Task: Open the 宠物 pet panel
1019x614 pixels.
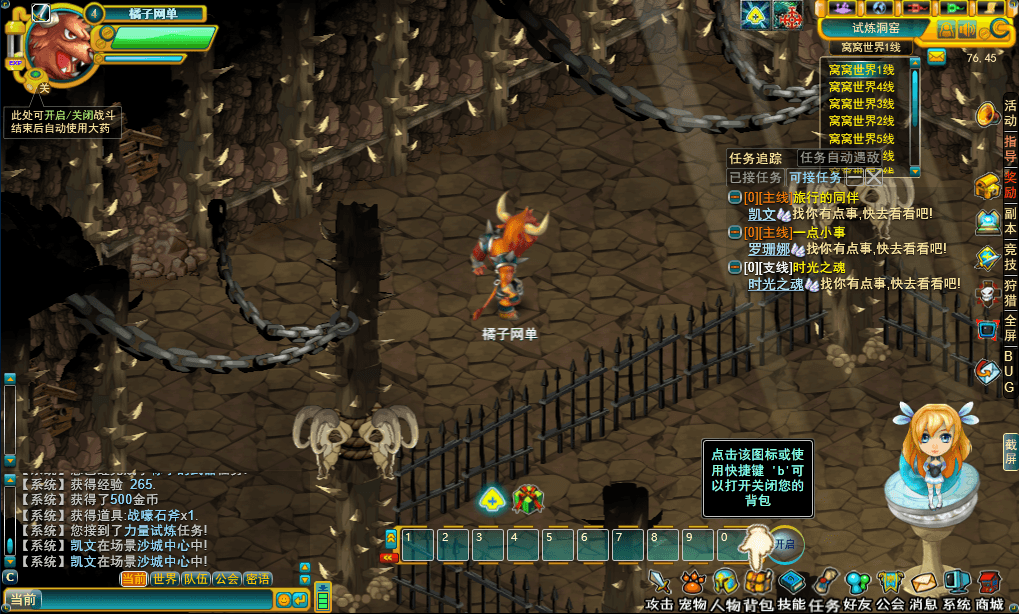Action: (692, 583)
